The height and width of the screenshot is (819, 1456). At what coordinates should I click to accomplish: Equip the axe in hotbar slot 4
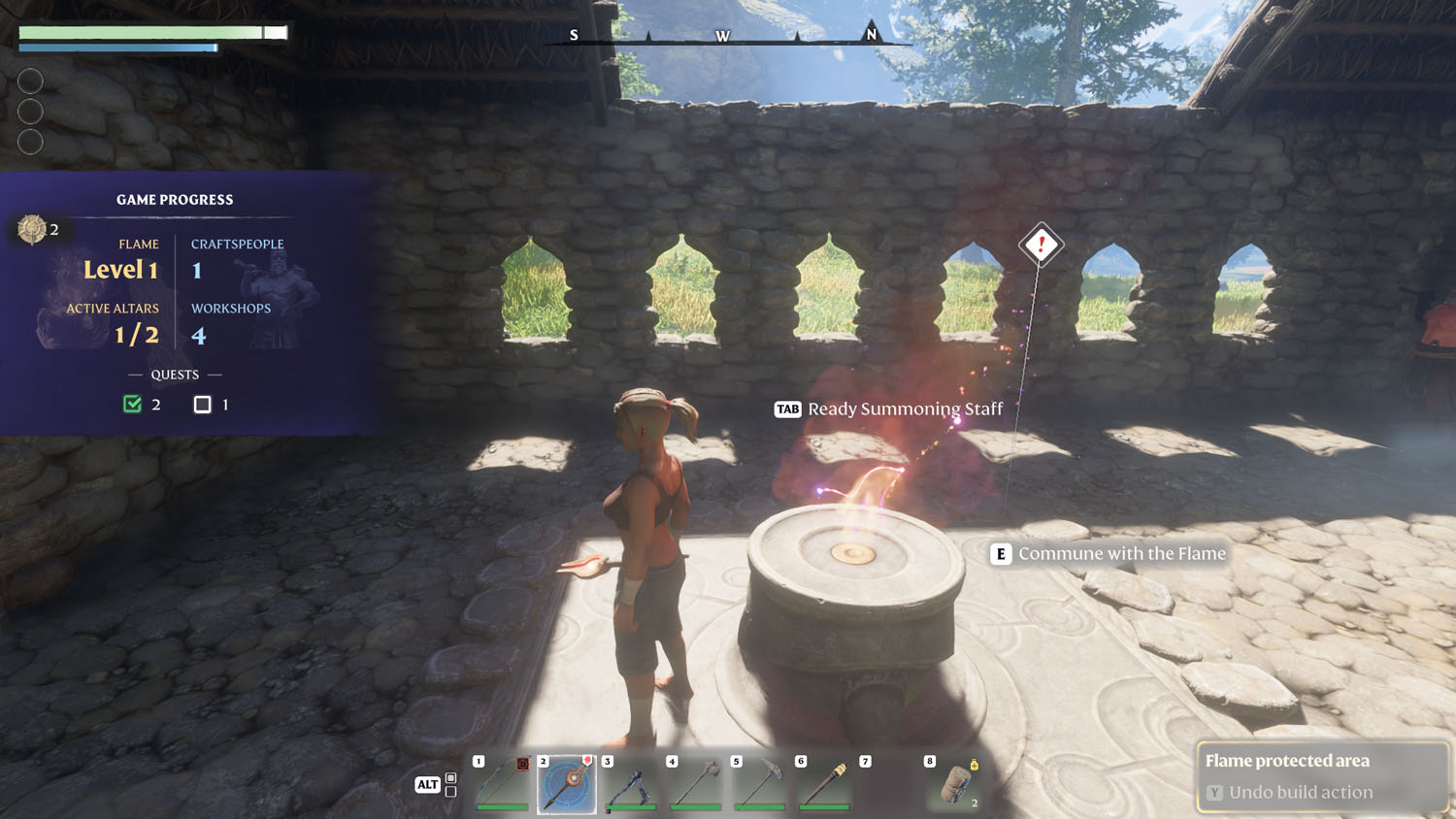tap(696, 783)
